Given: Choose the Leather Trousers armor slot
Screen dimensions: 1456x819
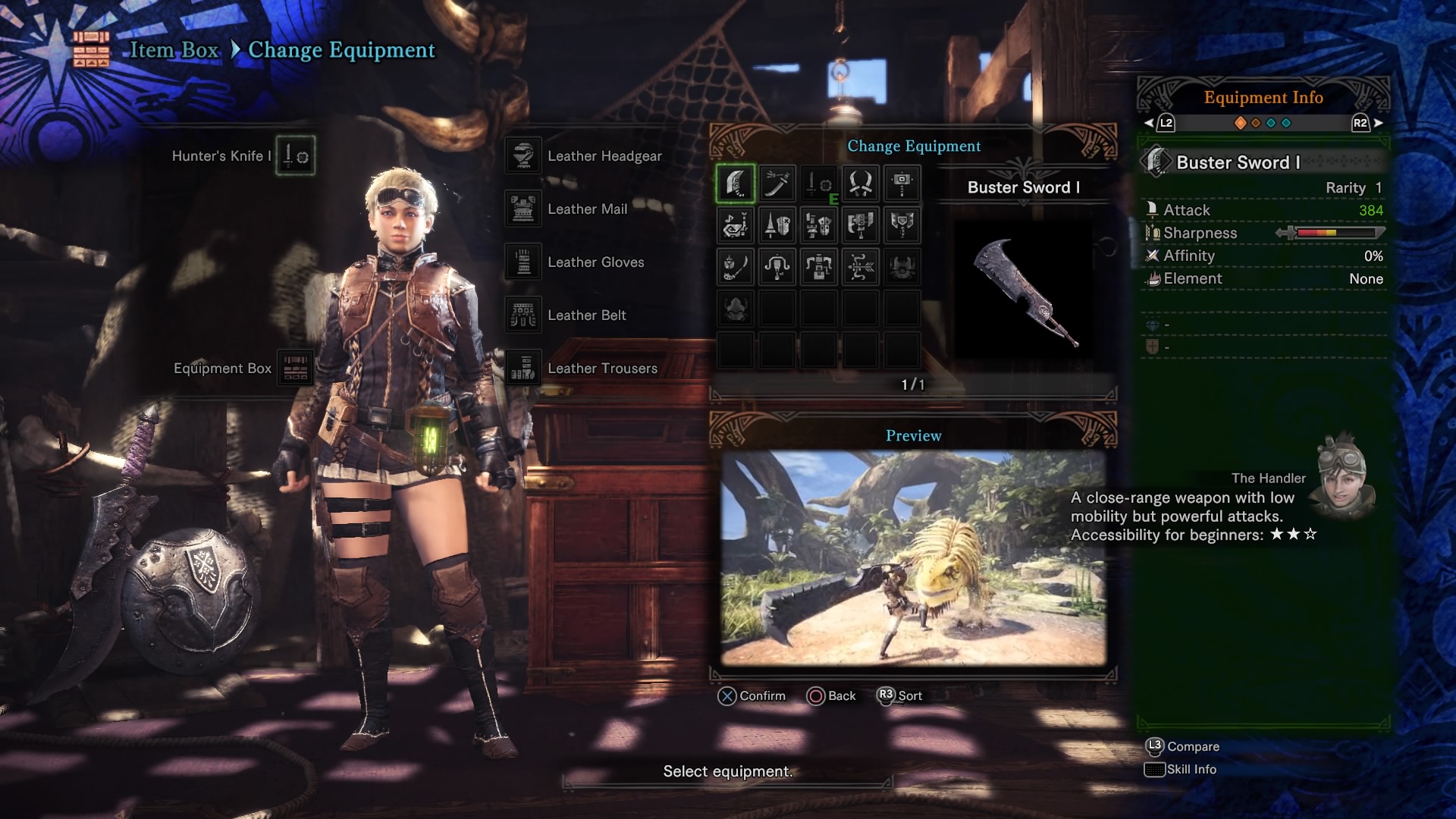Looking at the screenshot, I should pos(523,369).
